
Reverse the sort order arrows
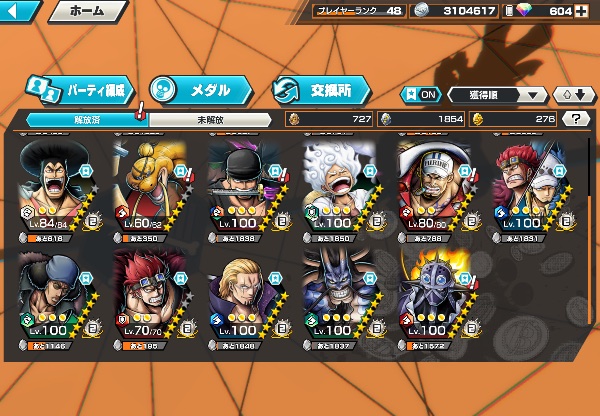[x=574, y=95]
